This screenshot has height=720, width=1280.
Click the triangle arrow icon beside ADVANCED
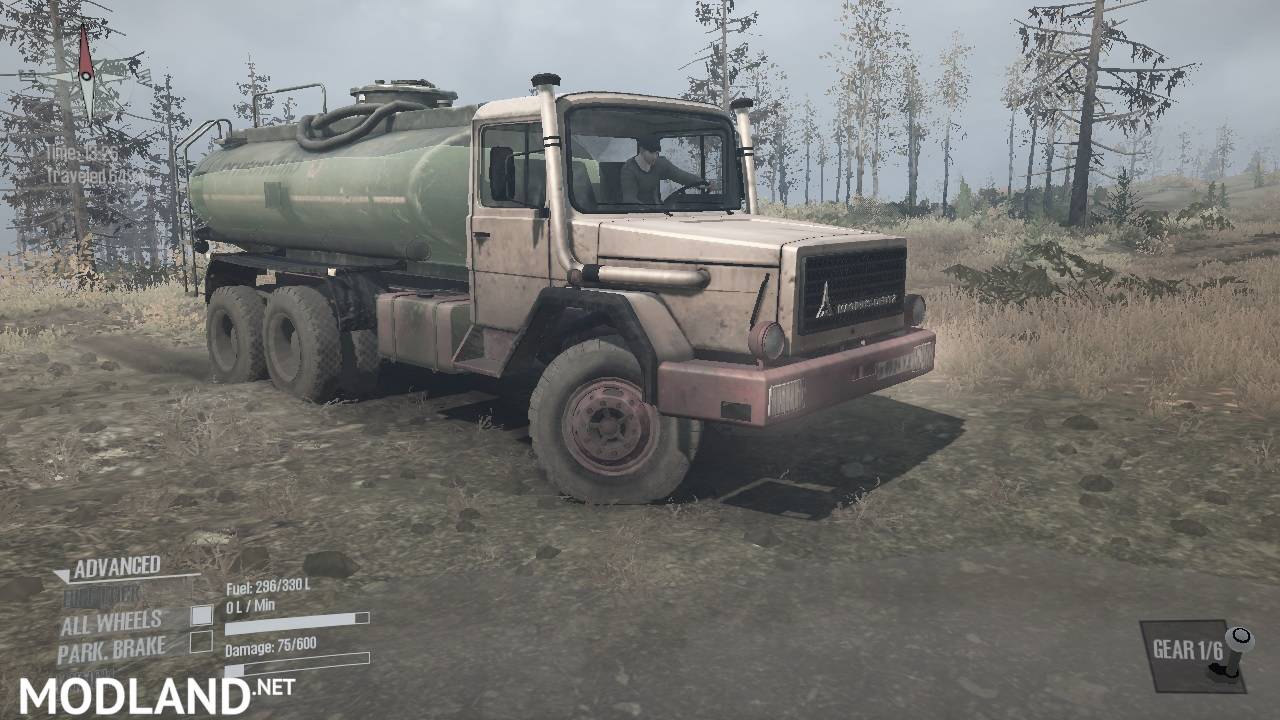click(x=62, y=573)
